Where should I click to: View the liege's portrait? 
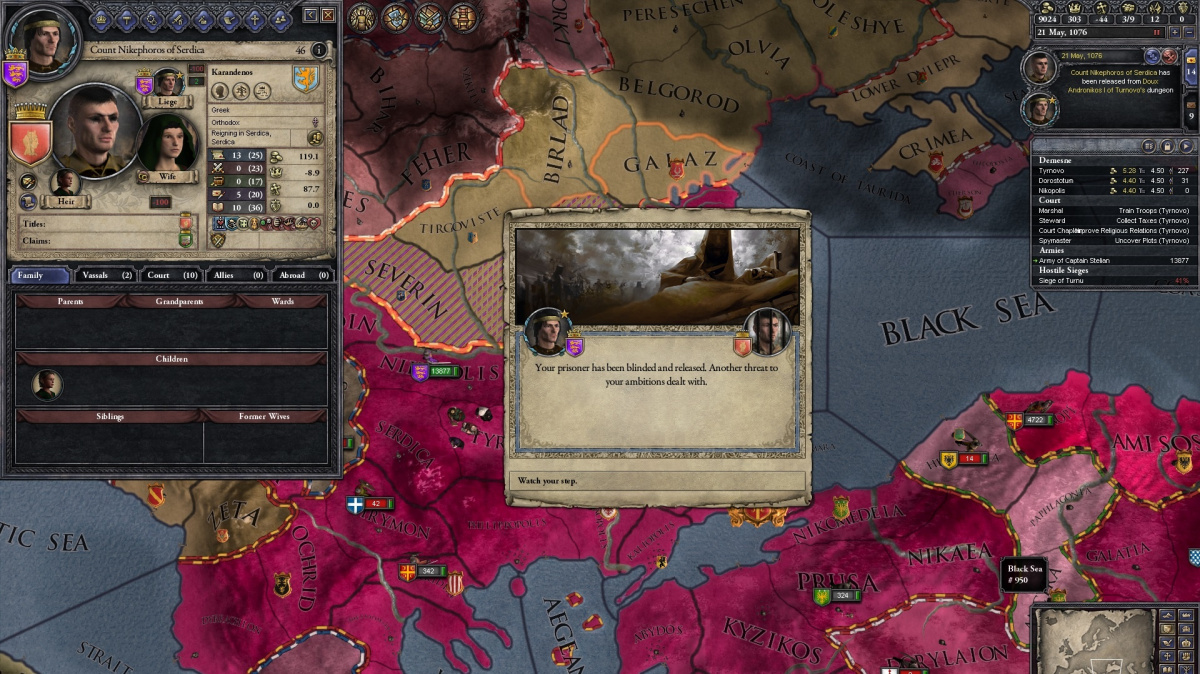[167, 83]
